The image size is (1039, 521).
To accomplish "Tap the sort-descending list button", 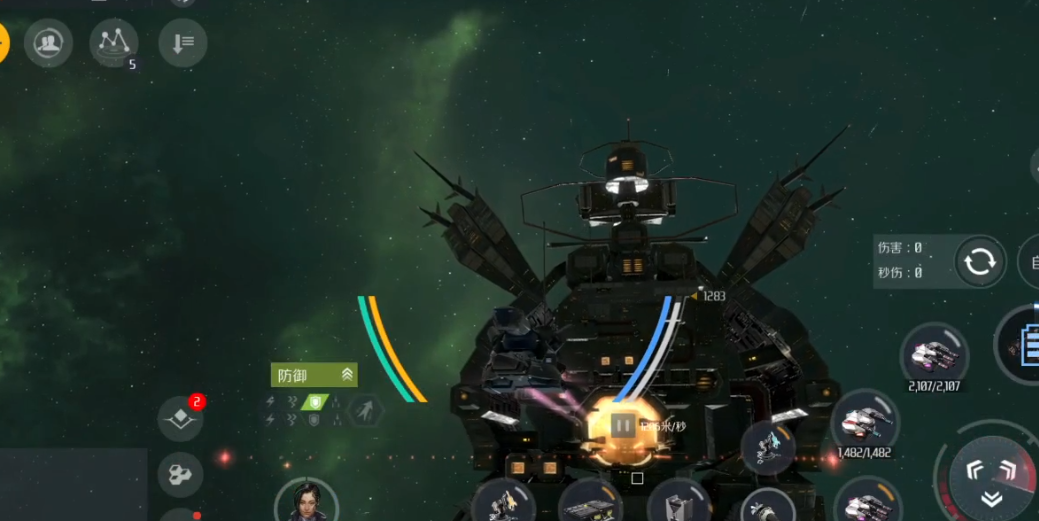I will tap(183, 43).
